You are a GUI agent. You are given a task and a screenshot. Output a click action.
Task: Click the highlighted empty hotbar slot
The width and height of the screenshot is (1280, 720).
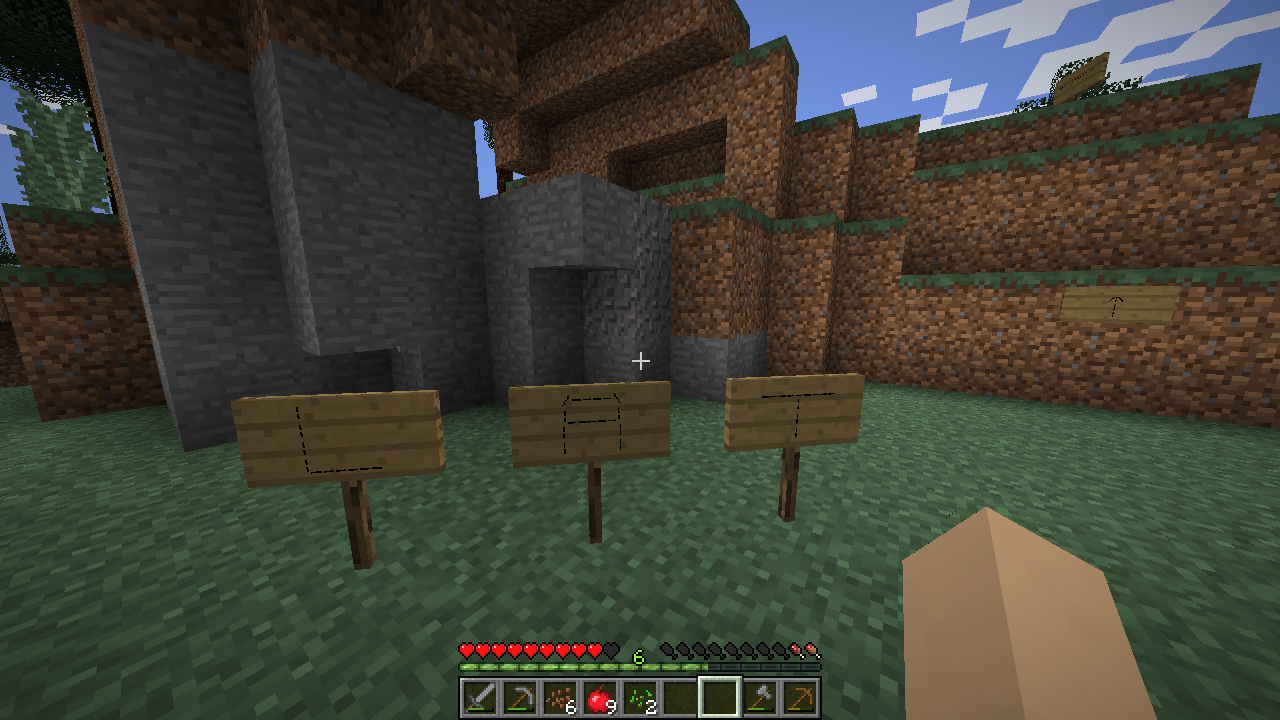719,697
